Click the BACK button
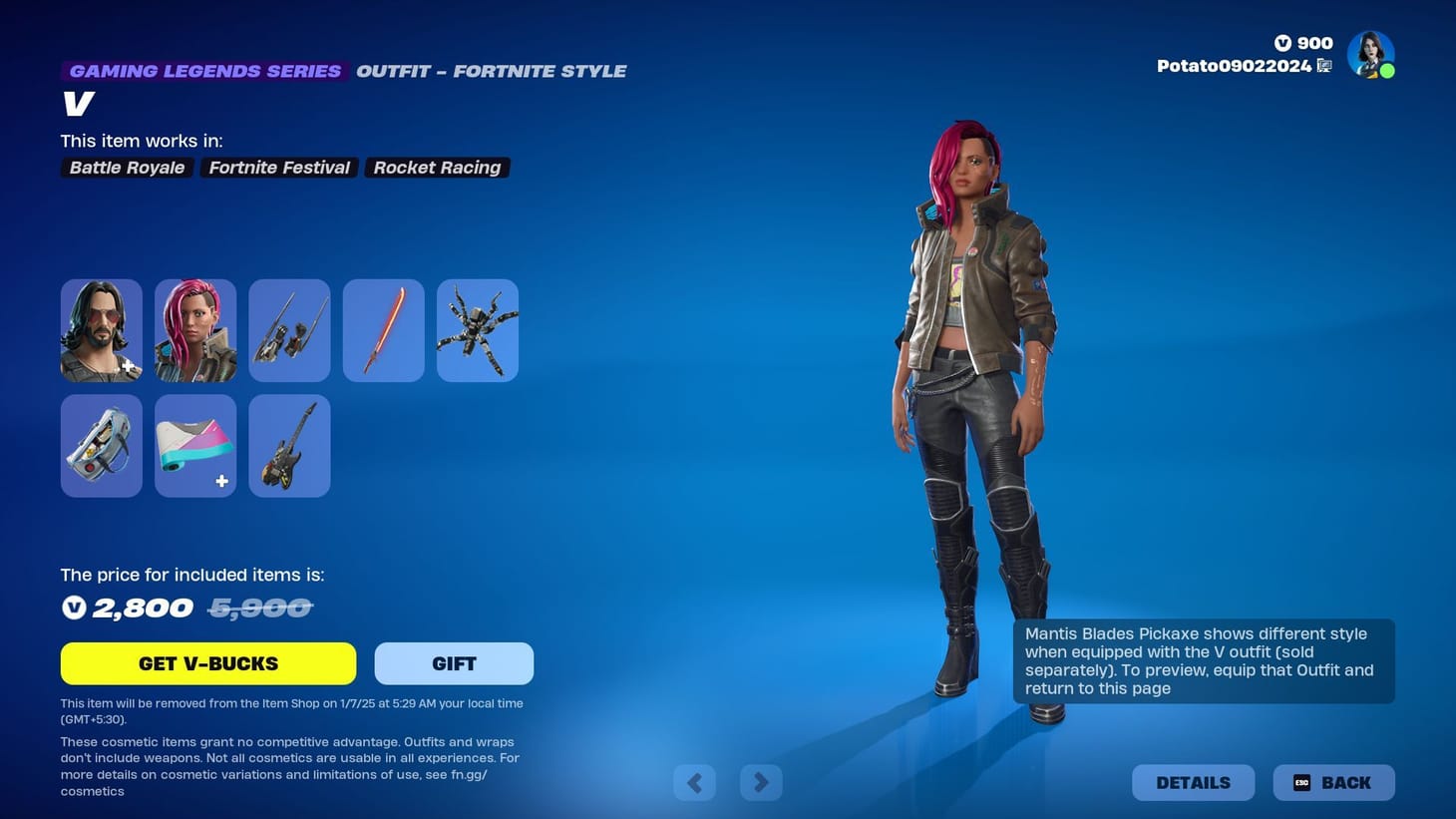 point(1334,782)
